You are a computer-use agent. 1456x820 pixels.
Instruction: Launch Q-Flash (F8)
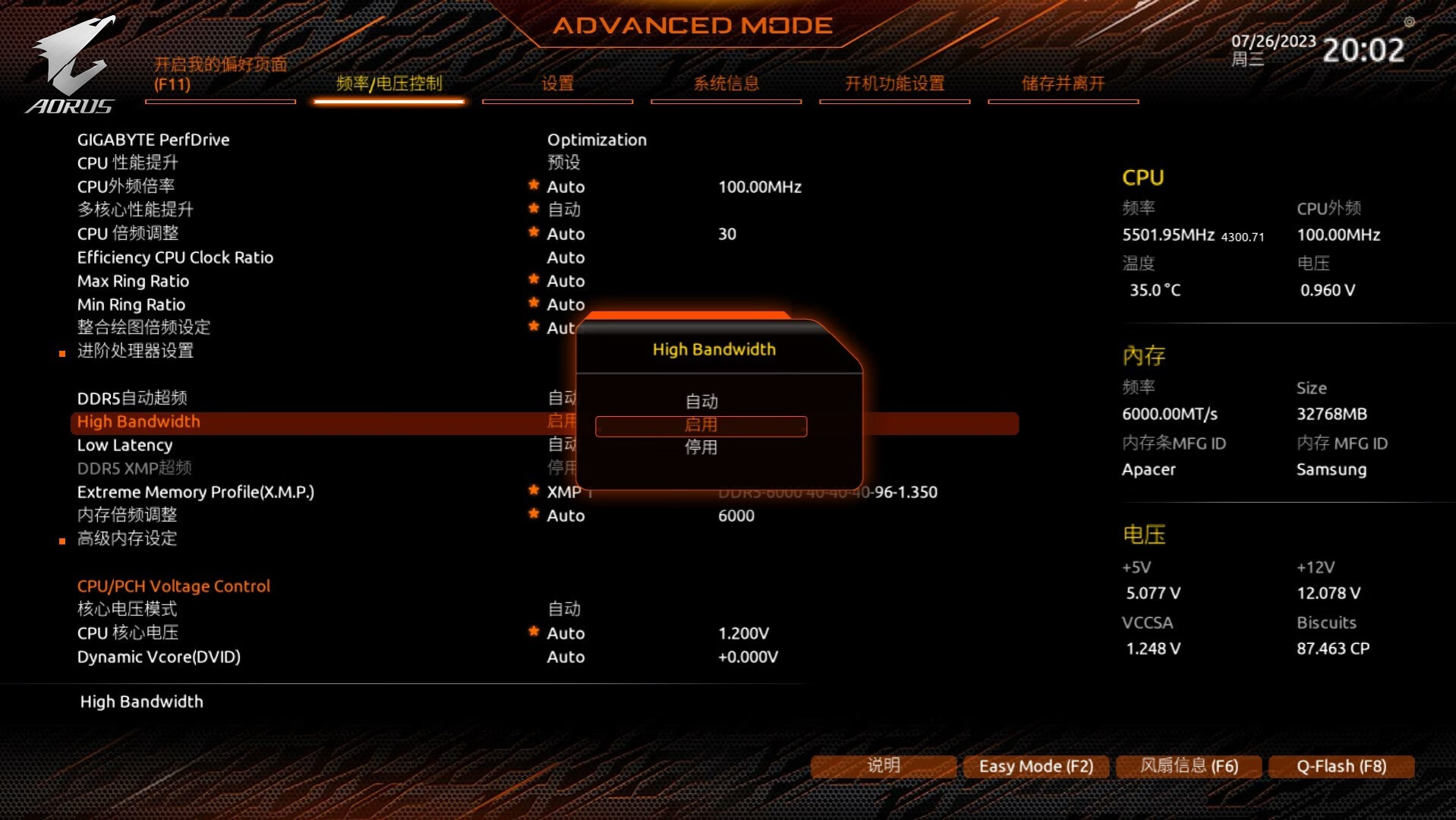(x=1341, y=766)
